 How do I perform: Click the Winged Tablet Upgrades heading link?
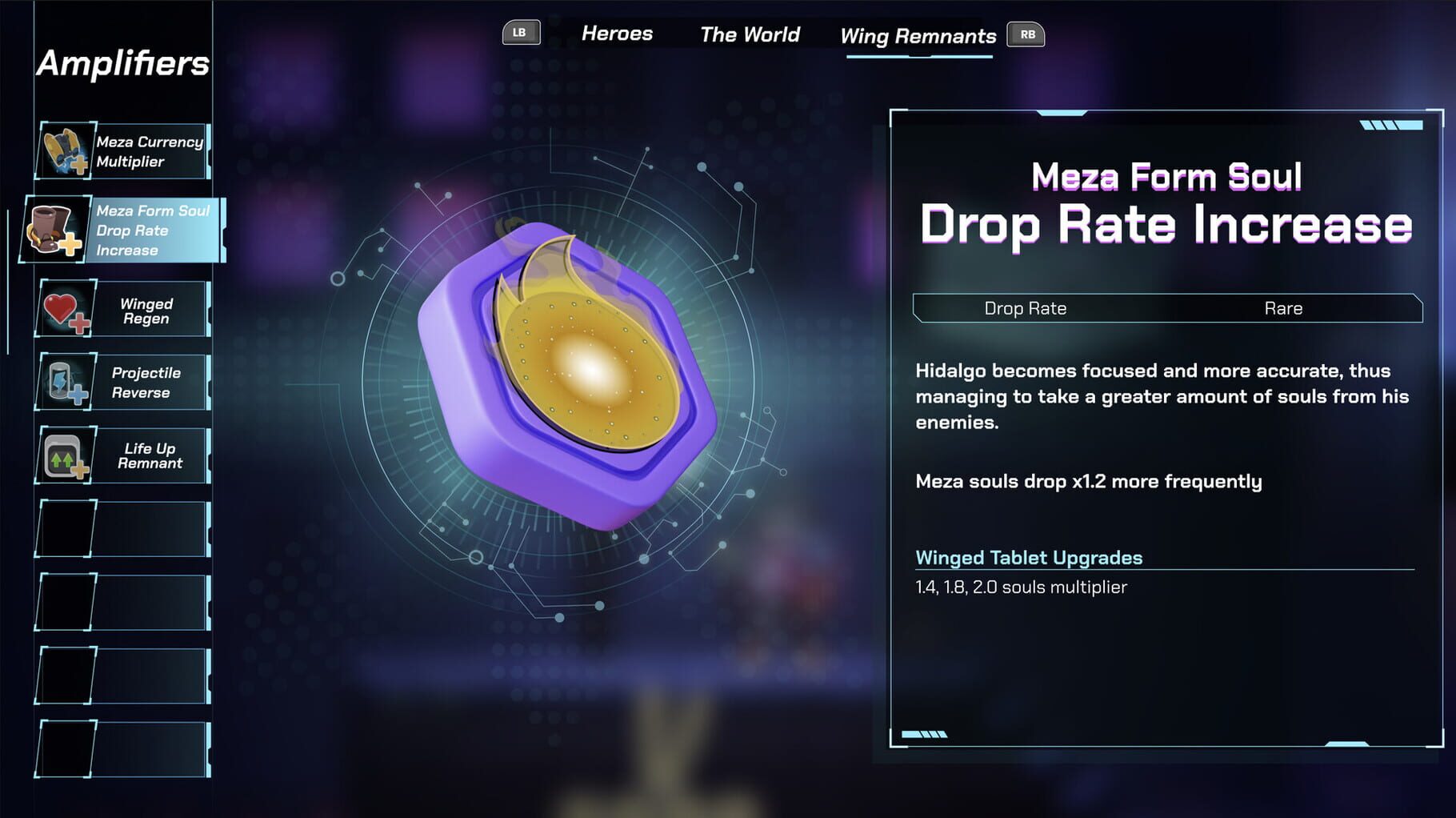tap(1029, 558)
